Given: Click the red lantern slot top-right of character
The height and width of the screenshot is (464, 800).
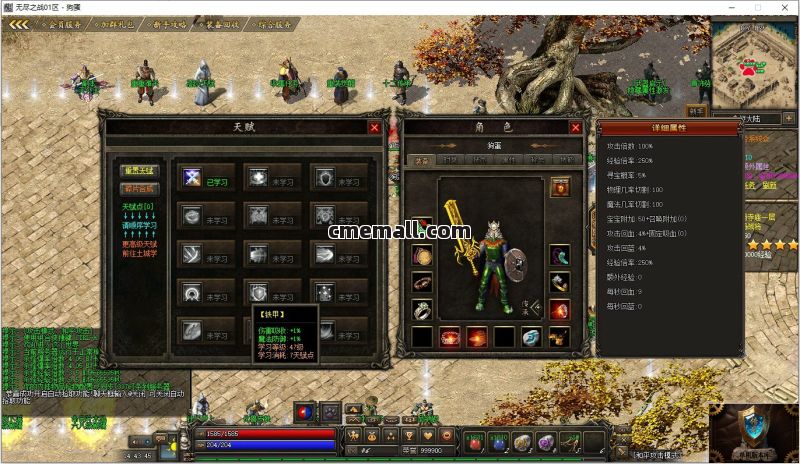Looking at the screenshot, I should click(x=560, y=187).
